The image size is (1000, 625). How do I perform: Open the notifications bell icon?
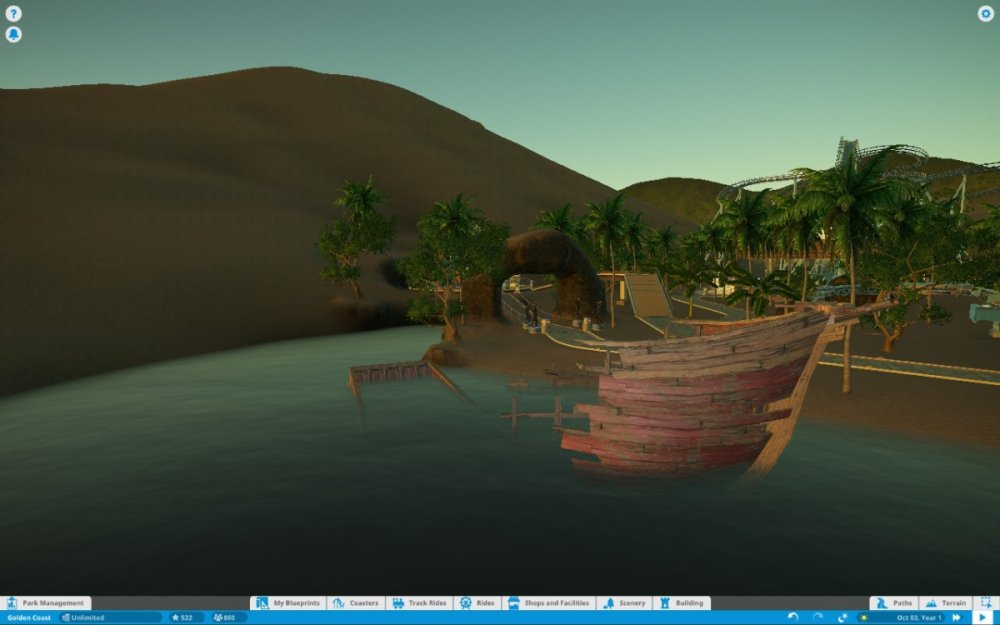[14, 34]
